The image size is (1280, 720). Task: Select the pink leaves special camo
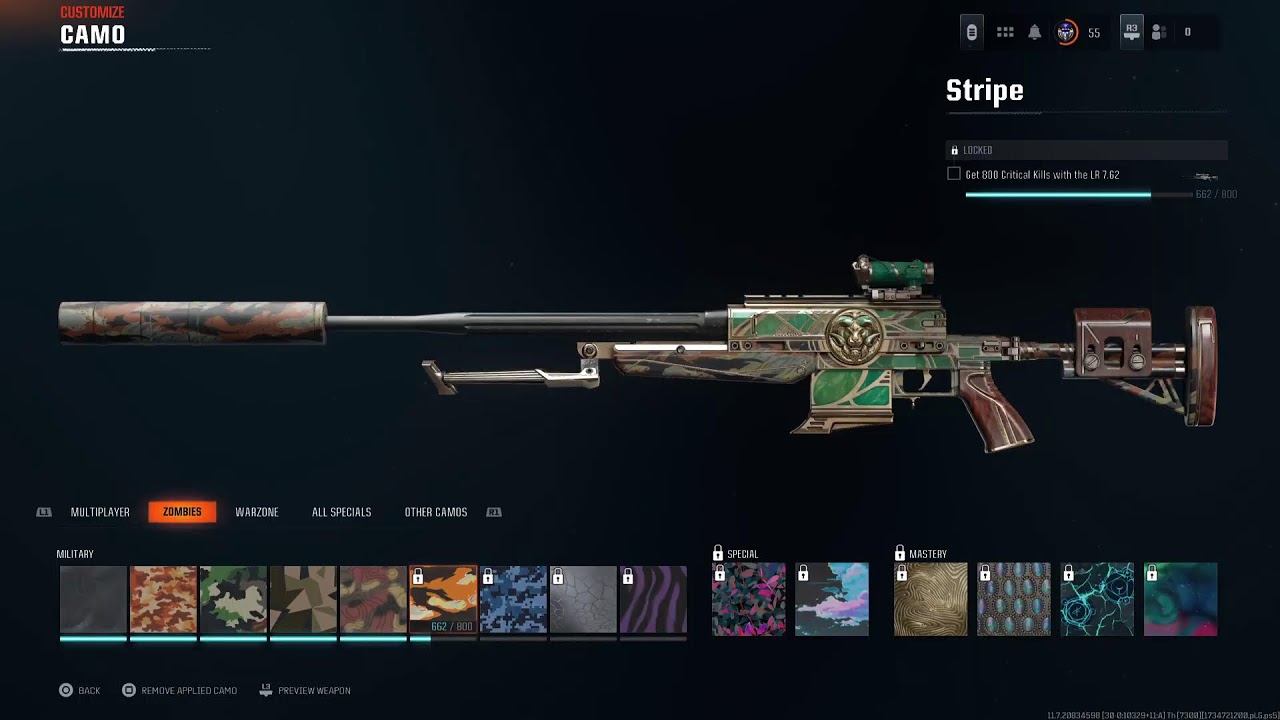click(x=748, y=600)
